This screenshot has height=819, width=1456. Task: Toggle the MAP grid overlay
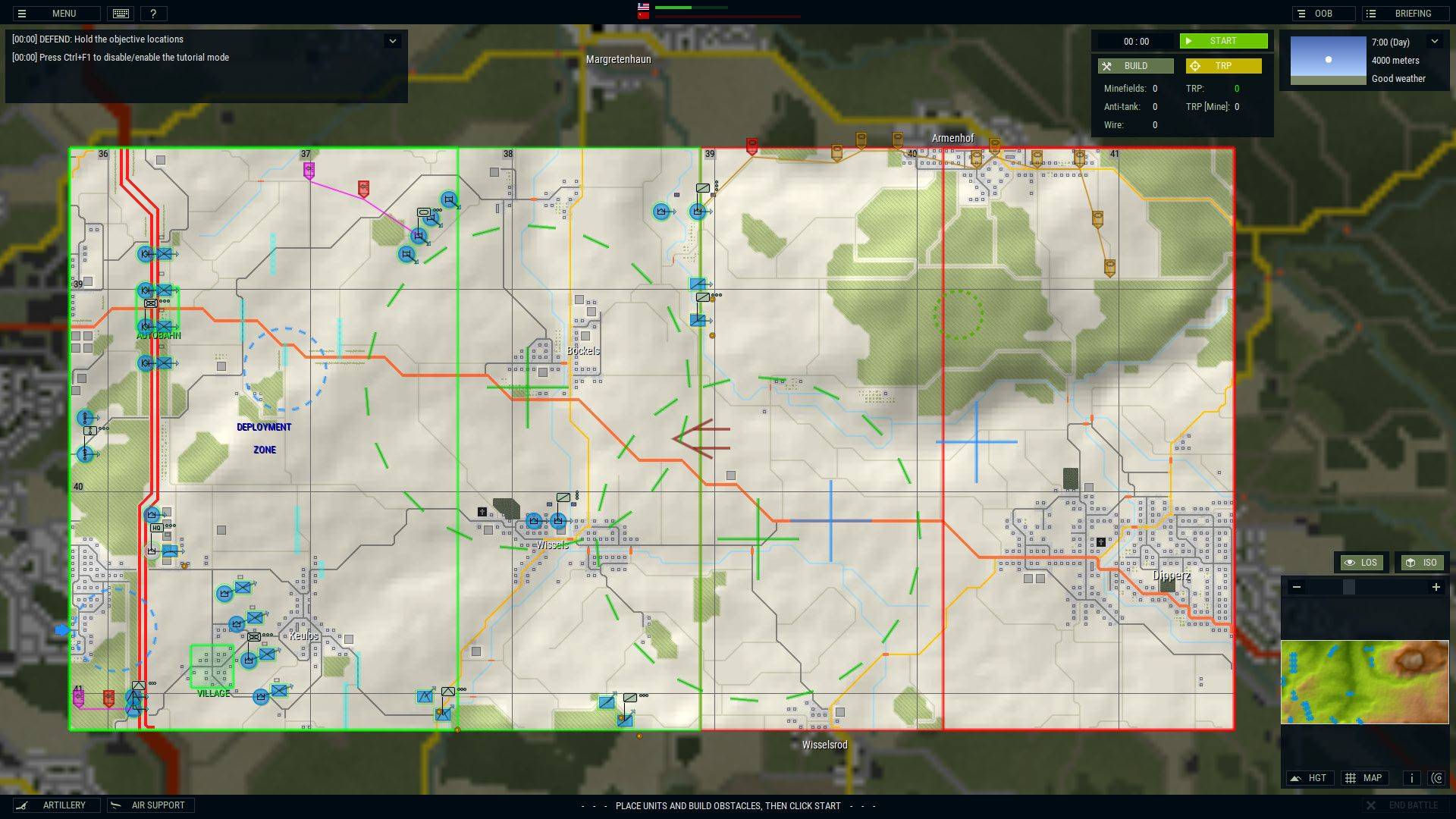tap(1364, 778)
